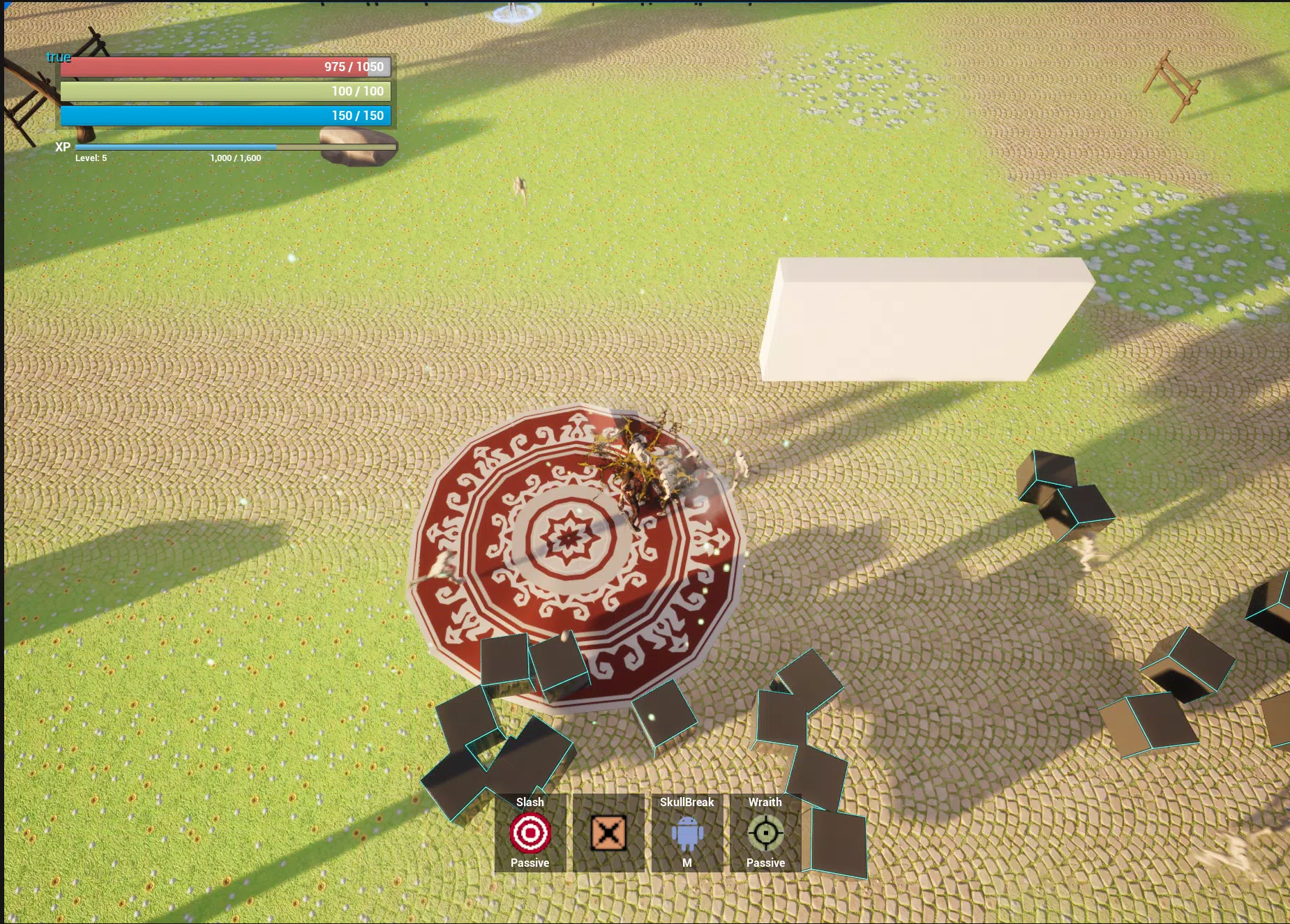Click the unlabeled crossed-box ability slot
Viewport: 1290px width, 924px height.
(x=608, y=833)
